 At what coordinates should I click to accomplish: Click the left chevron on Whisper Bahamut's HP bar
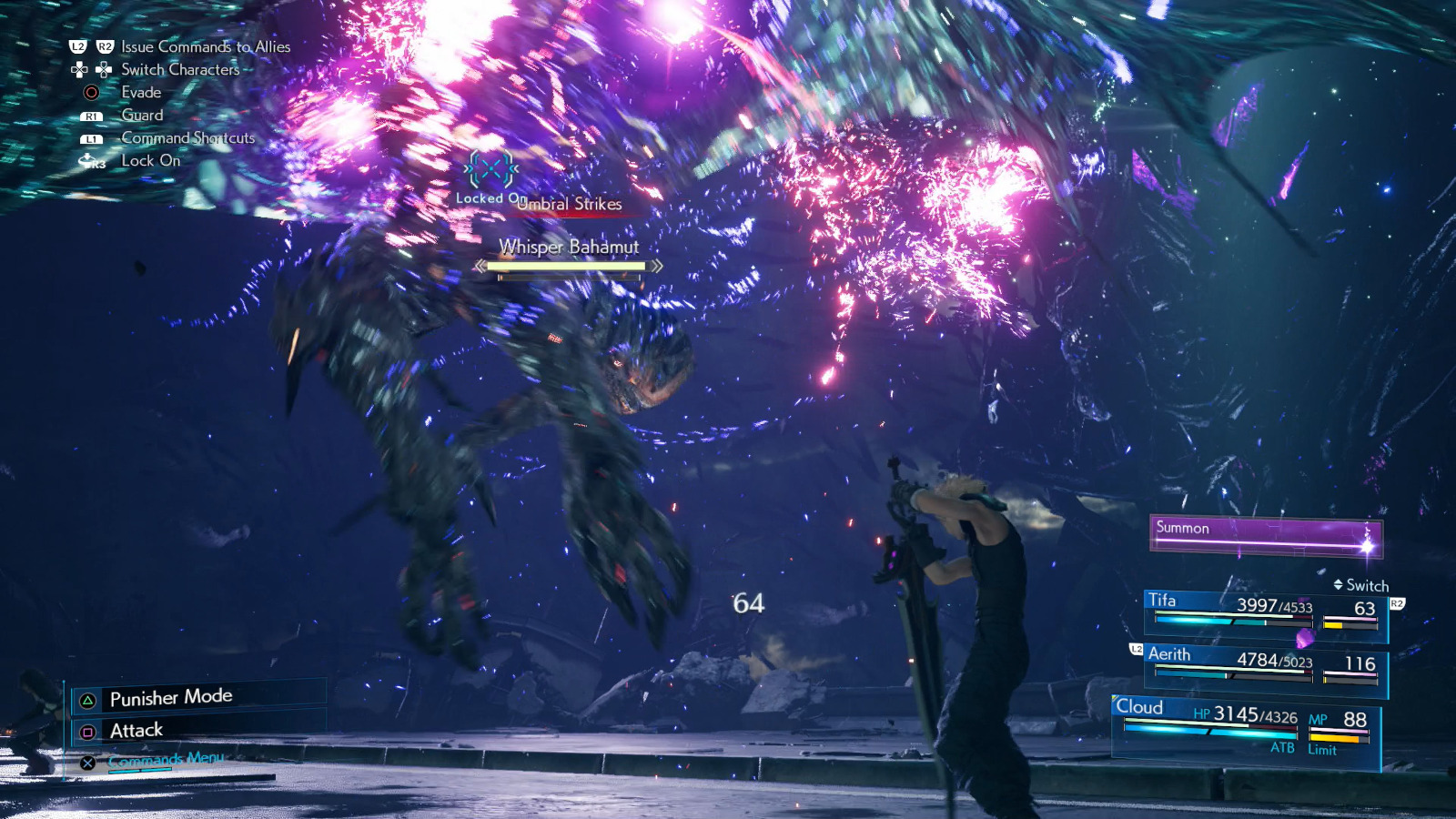[x=480, y=267]
